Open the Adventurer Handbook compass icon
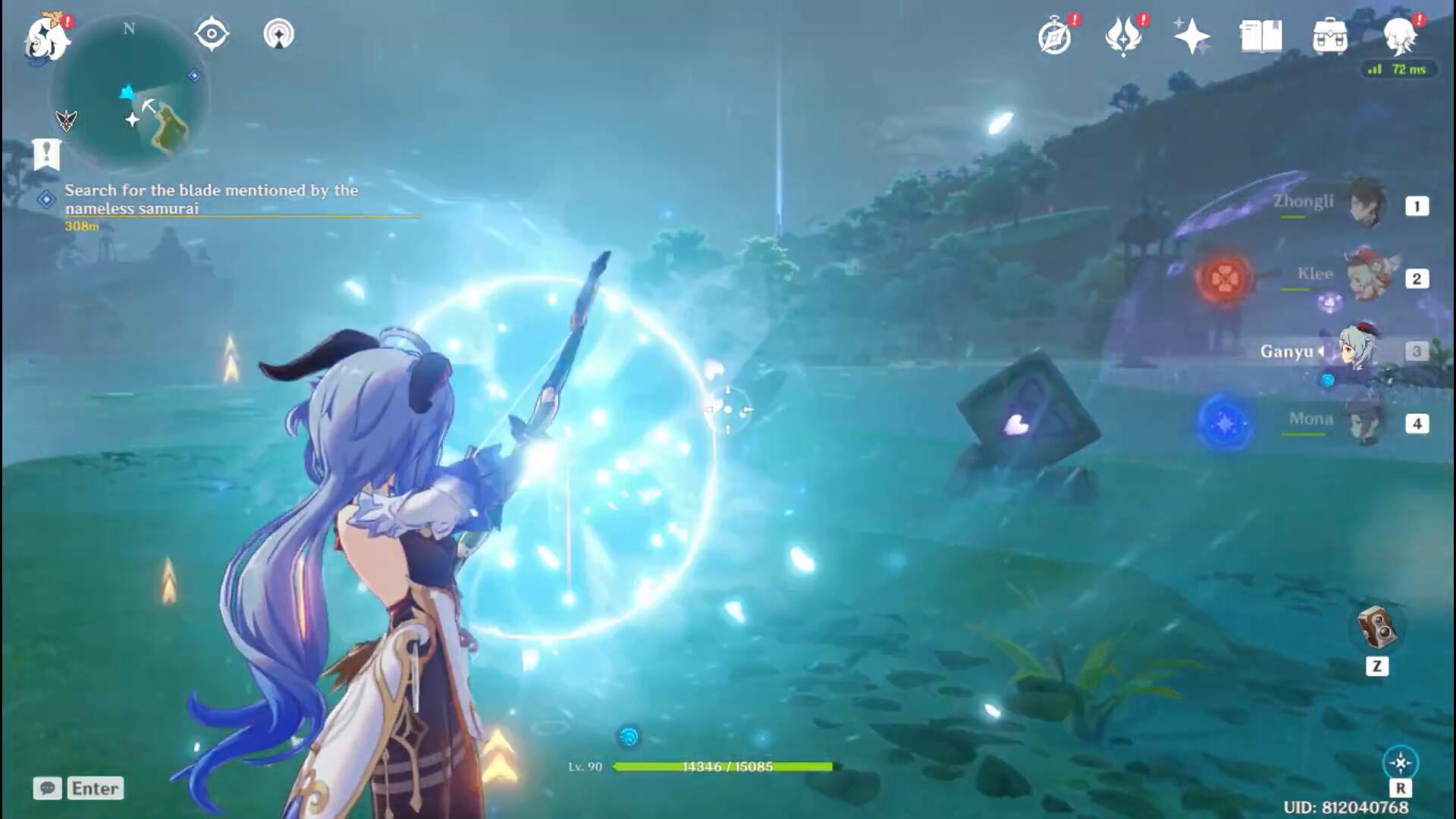 1056,36
